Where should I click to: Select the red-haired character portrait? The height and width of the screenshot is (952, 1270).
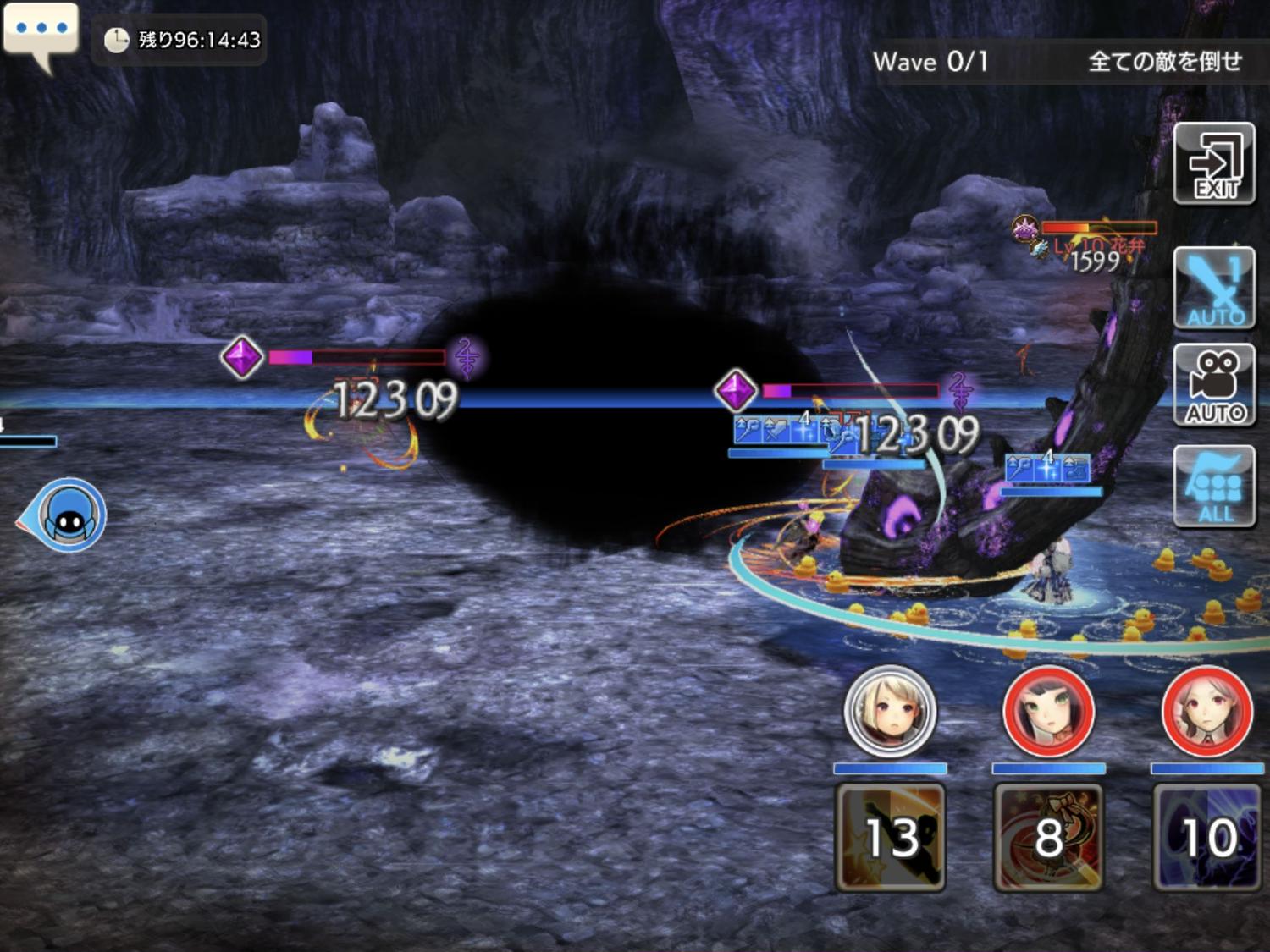pyautogui.click(x=1206, y=711)
